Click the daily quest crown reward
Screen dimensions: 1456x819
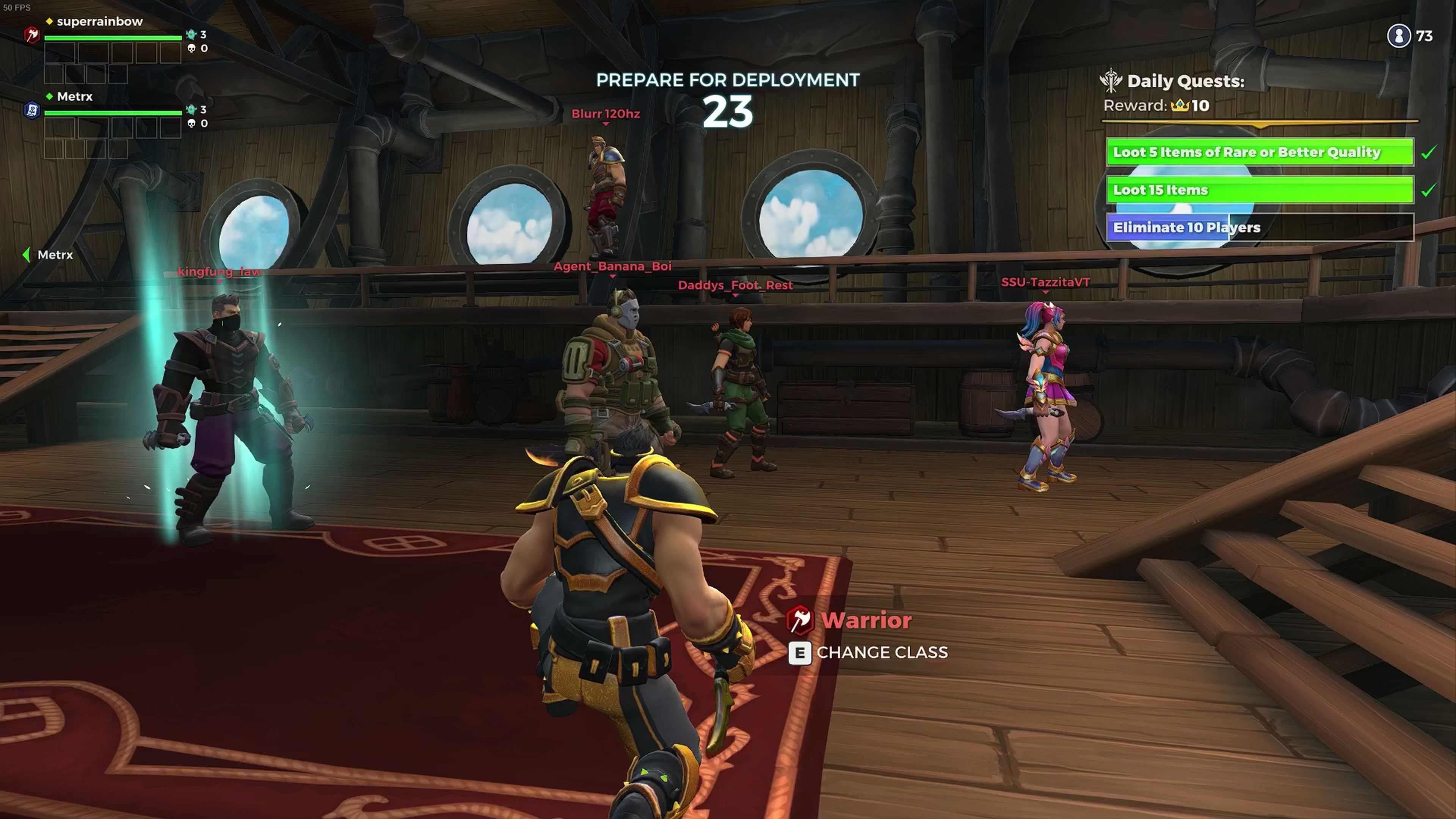pyautogui.click(x=1180, y=106)
